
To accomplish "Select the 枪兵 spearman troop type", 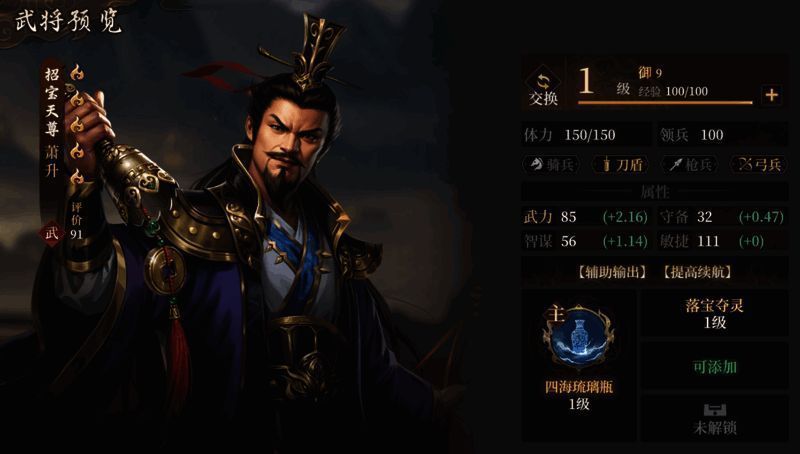I will [689, 164].
